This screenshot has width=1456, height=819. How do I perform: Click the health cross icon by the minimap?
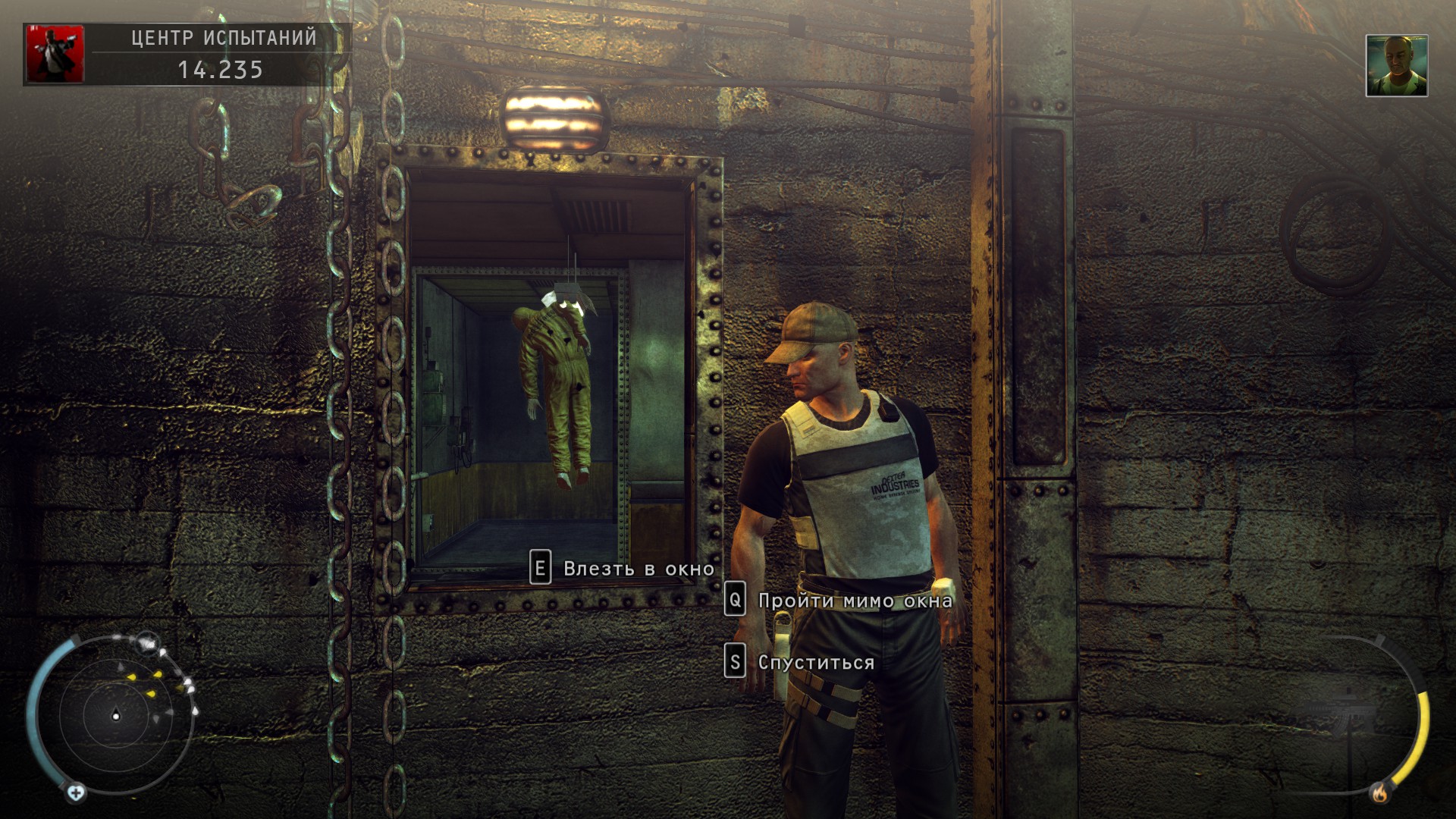[76, 793]
